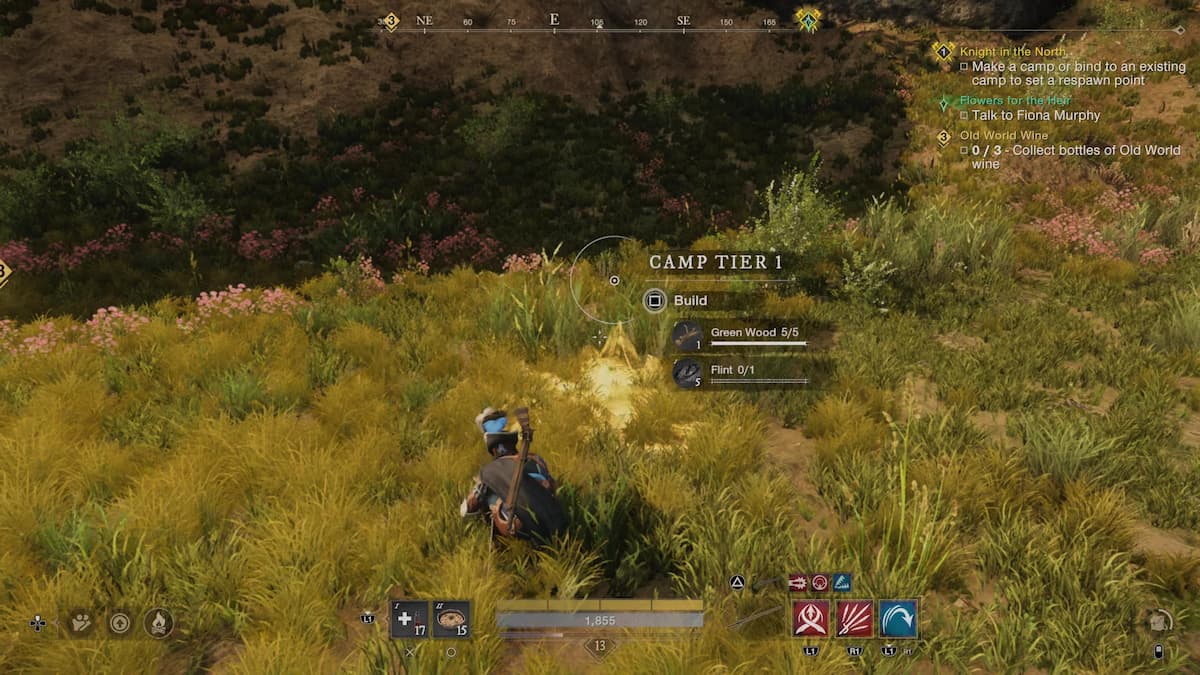Trigger the red multi-slash ability

[x=855, y=618]
